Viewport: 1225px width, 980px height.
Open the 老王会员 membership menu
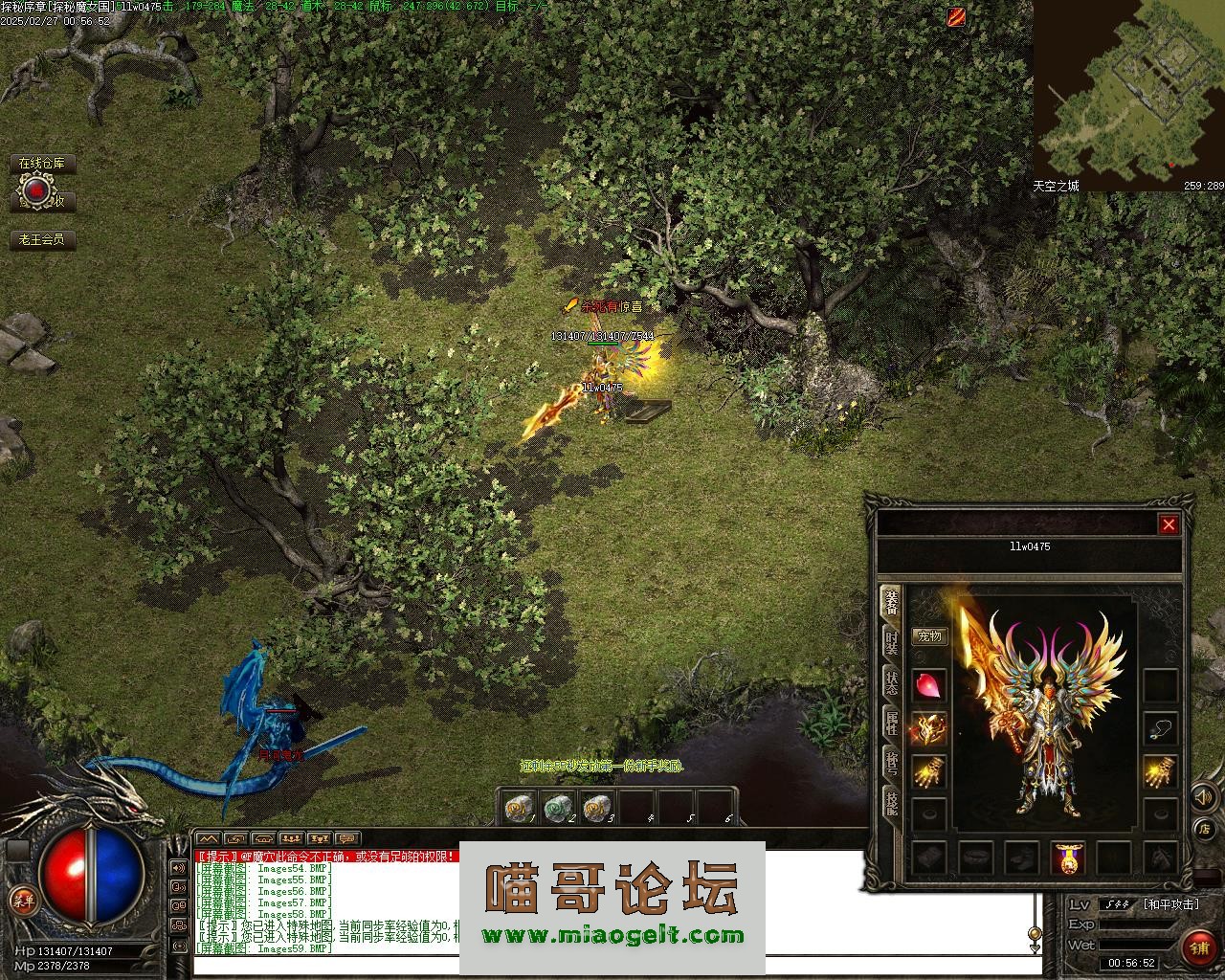click(43, 239)
